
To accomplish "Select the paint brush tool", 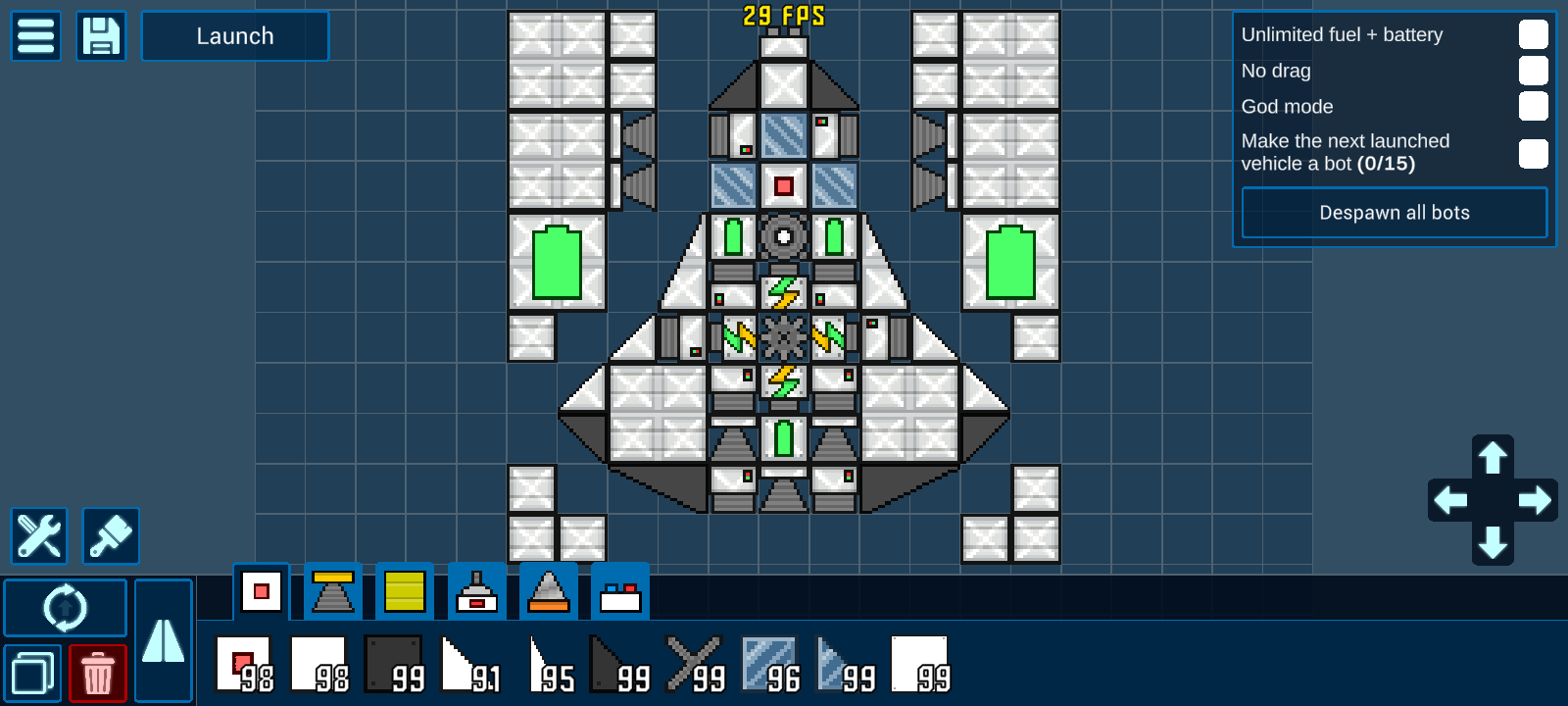I will click(x=111, y=535).
